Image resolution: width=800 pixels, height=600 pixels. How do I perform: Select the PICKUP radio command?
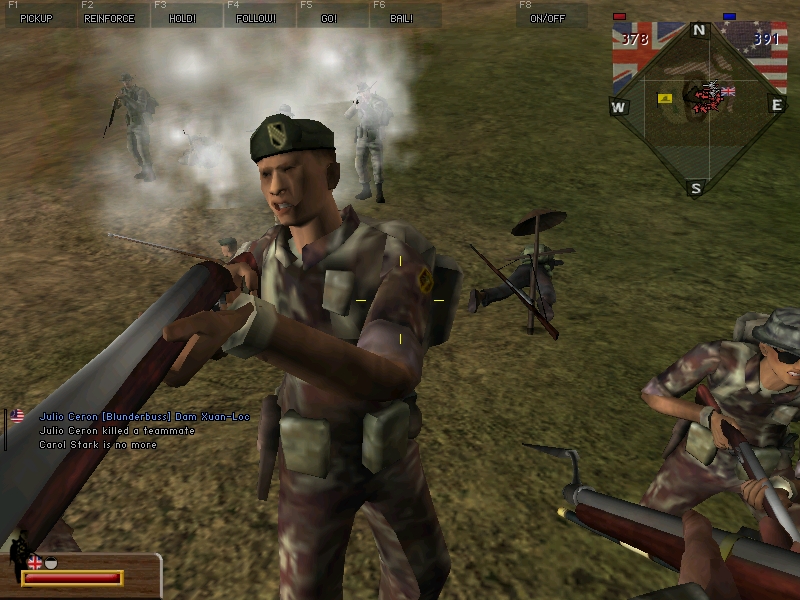(35, 18)
